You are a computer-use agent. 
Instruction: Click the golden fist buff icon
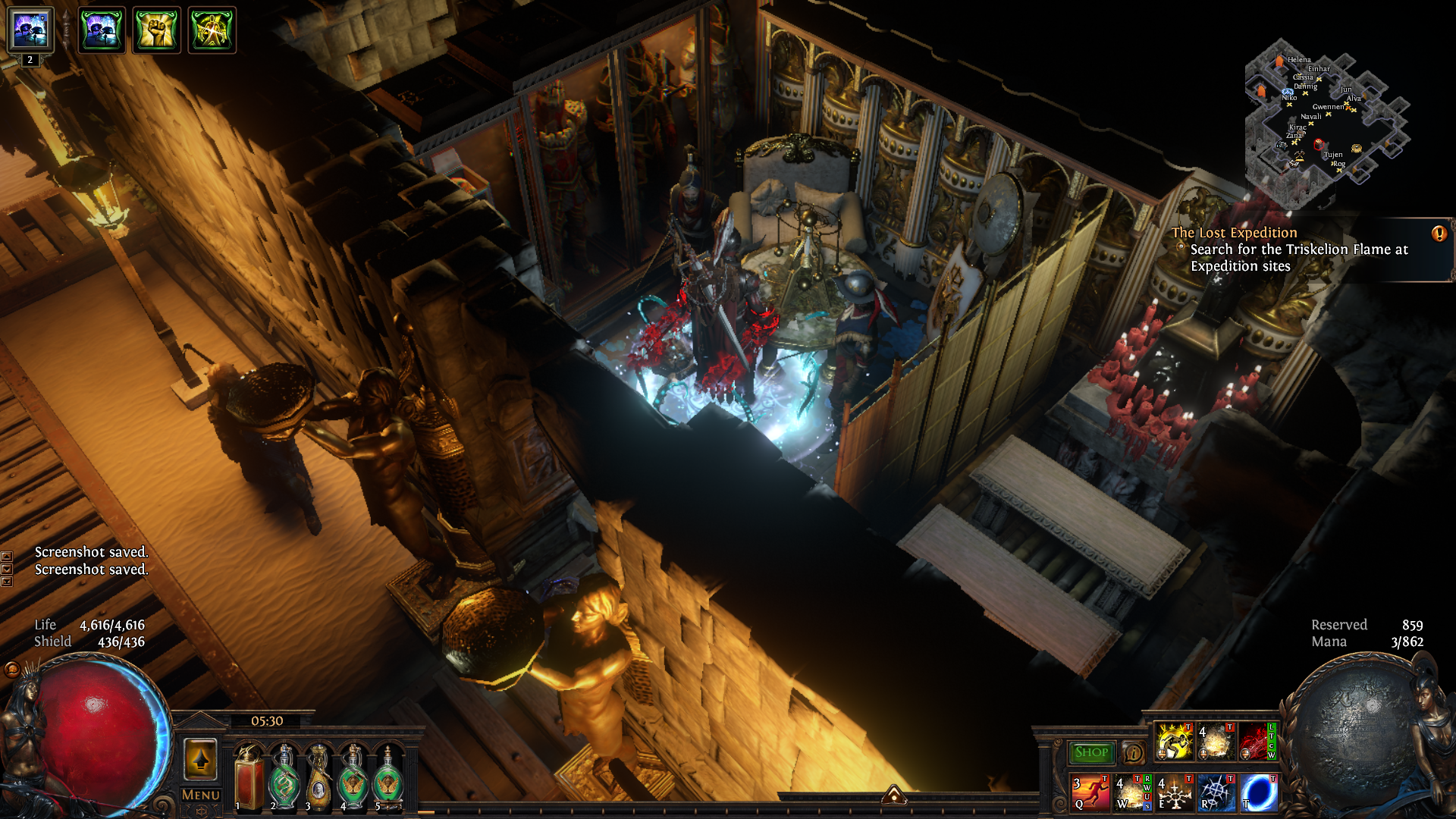click(x=157, y=30)
